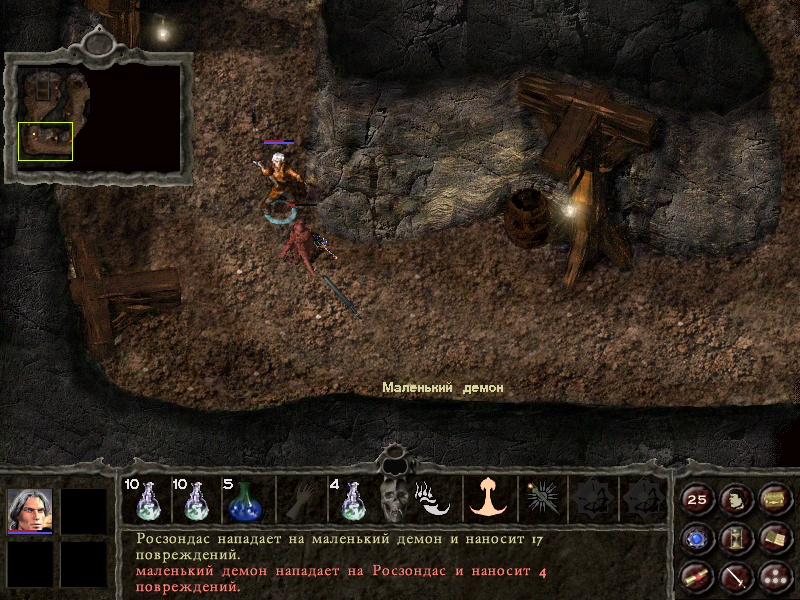The height and width of the screenshot is (600, 800).
Task: Click the blue gem round button
Action: (697, 539)
